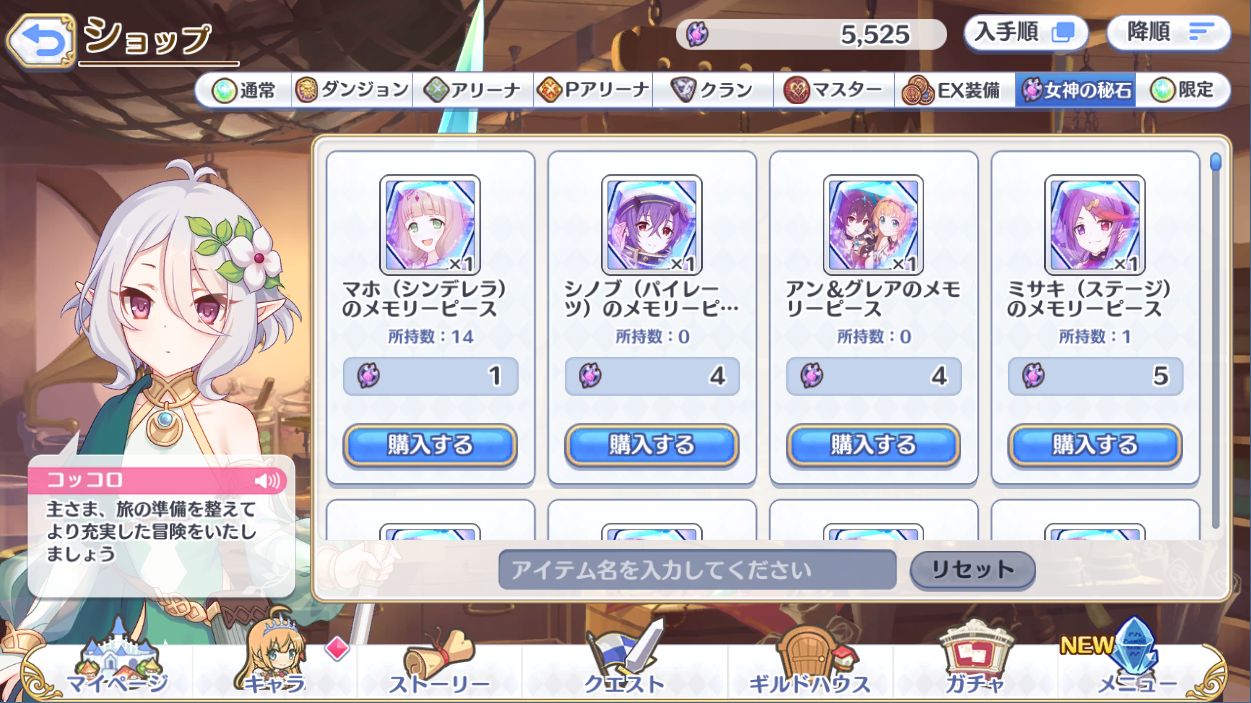Switch to the Pアリーナ tab
The height and width of the screenshot is (703, 1251).
pos(593,90)
